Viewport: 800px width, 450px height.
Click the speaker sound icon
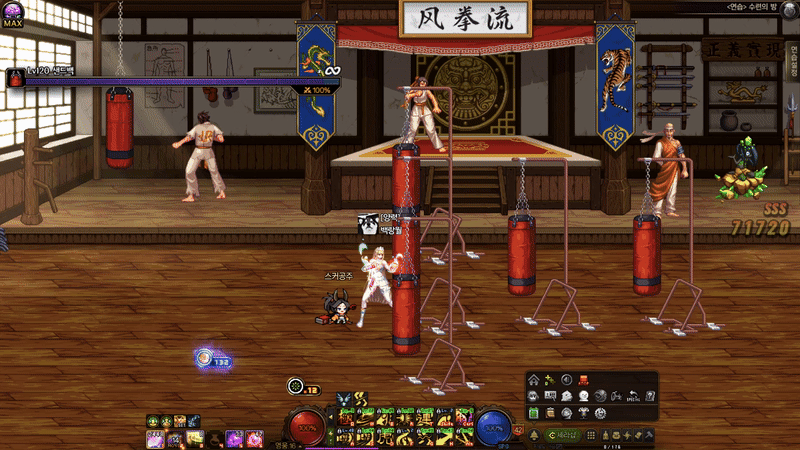pyautogui.click(x=567, y=380)
